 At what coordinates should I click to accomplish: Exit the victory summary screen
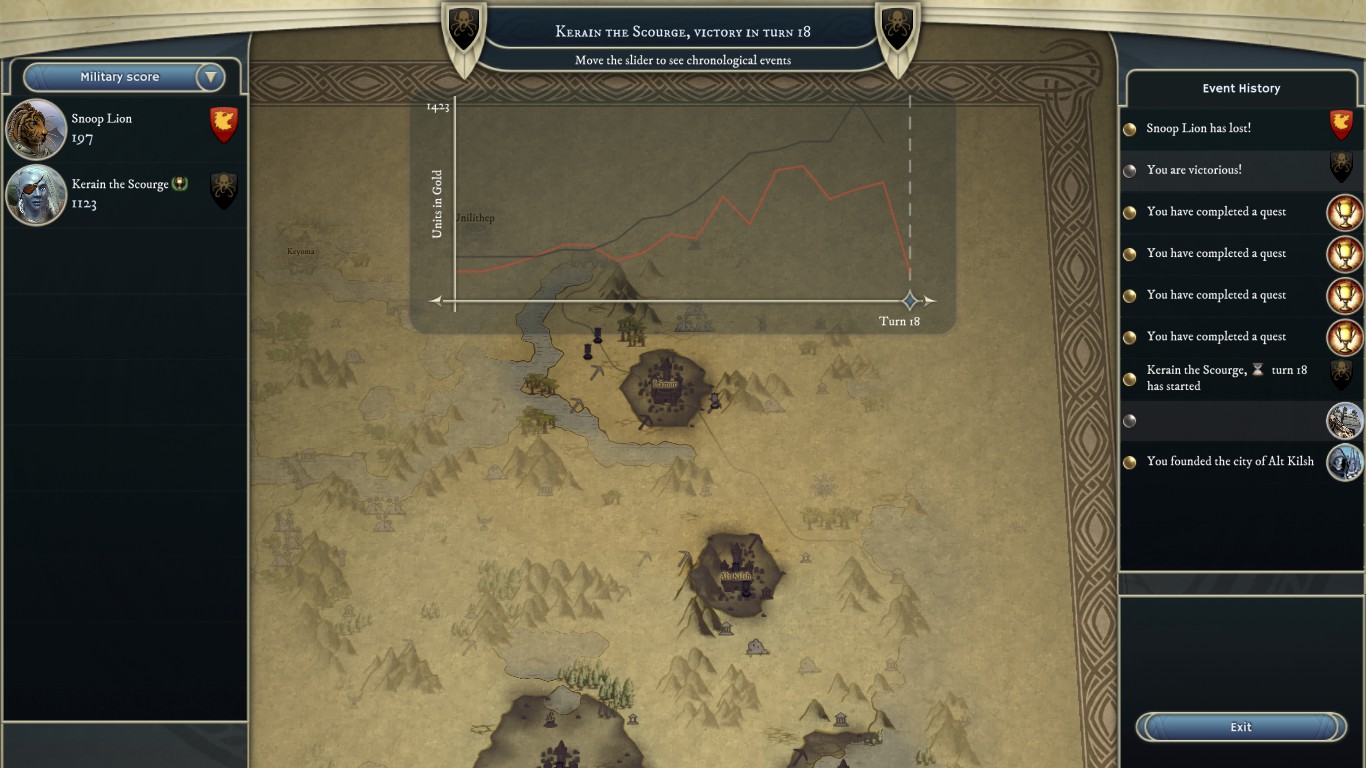(x=1241, y=727)
